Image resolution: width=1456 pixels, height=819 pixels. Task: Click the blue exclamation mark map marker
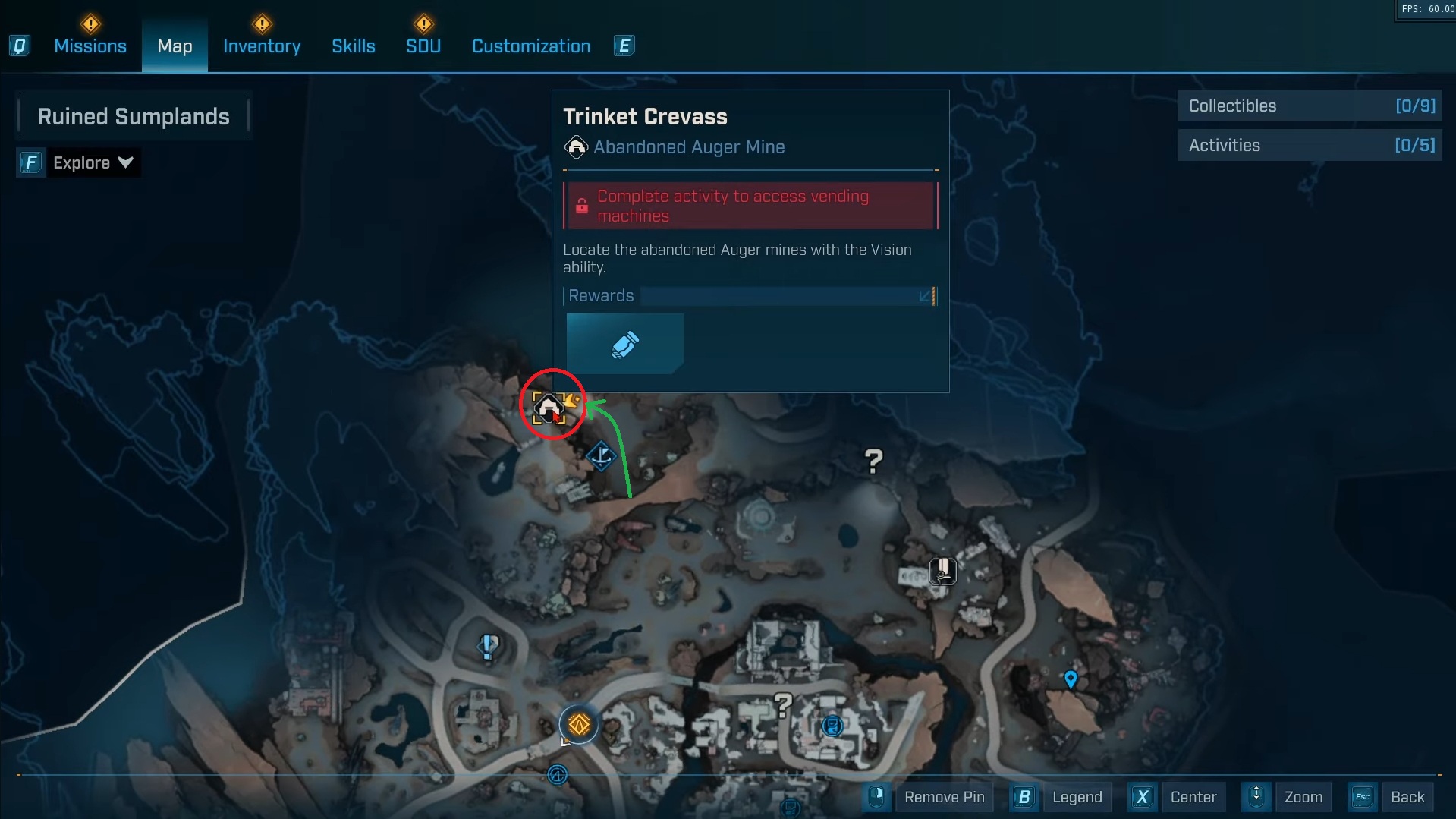pyautogui.click(x=488, y=646)
